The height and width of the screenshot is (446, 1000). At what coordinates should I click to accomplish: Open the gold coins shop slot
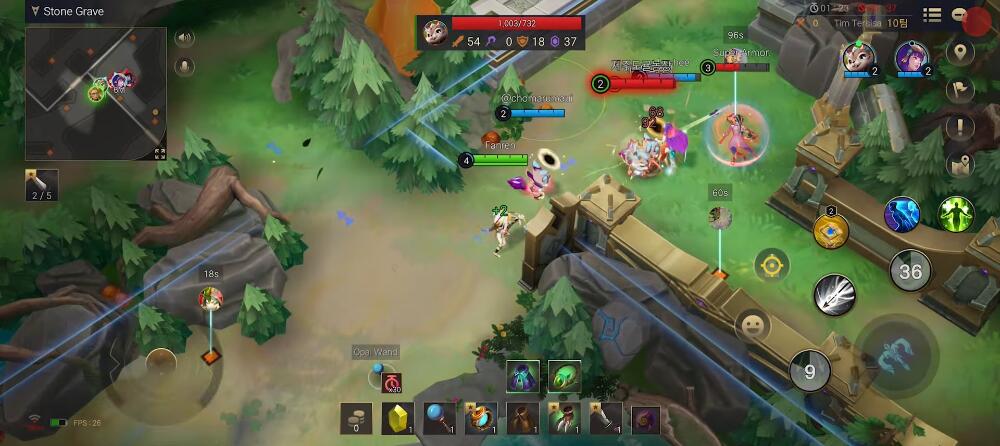[x=356, y=419]
